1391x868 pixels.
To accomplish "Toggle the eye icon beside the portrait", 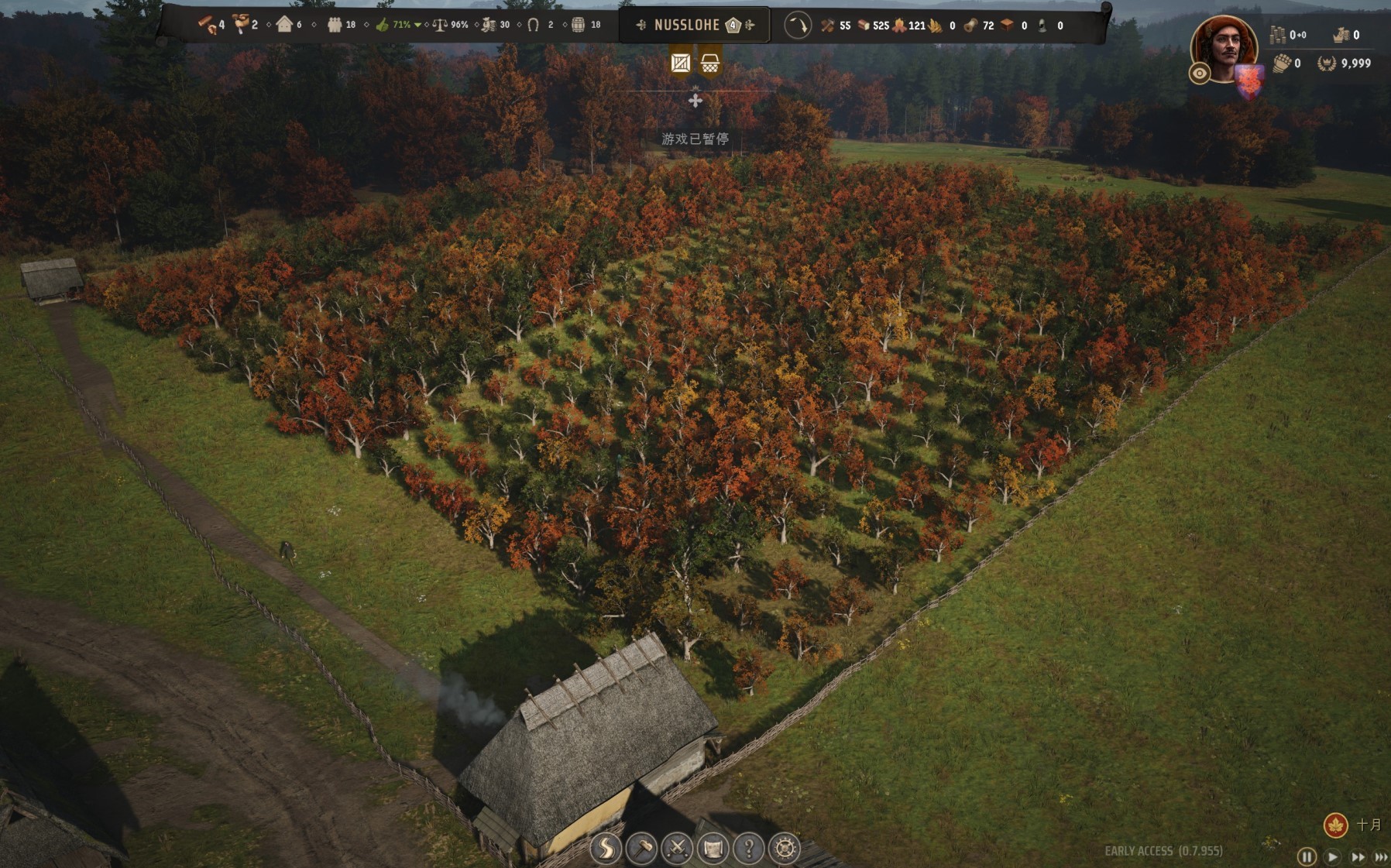I will point(1200,74).
